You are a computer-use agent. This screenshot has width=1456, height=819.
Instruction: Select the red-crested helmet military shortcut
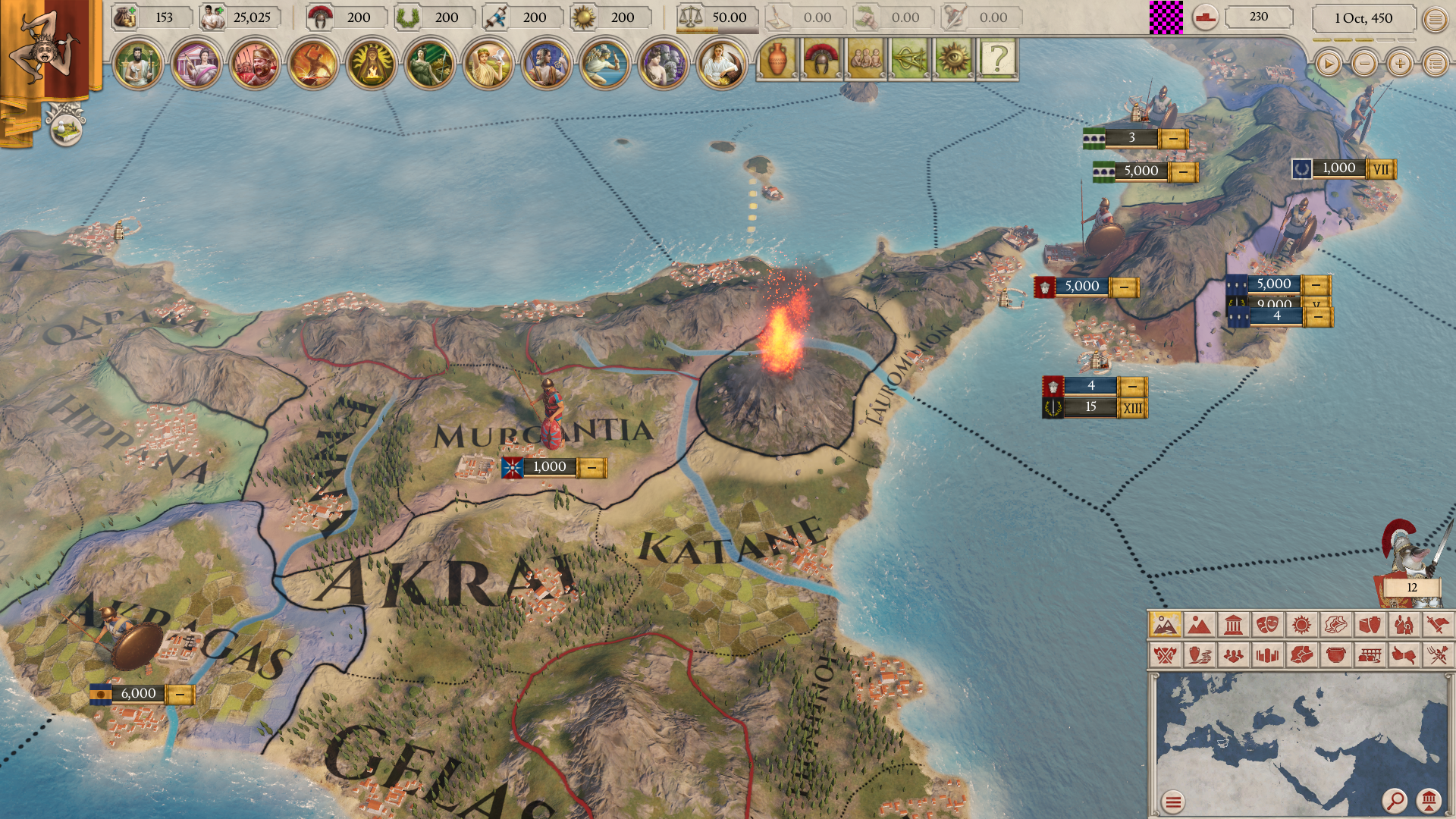click(821, 59)
